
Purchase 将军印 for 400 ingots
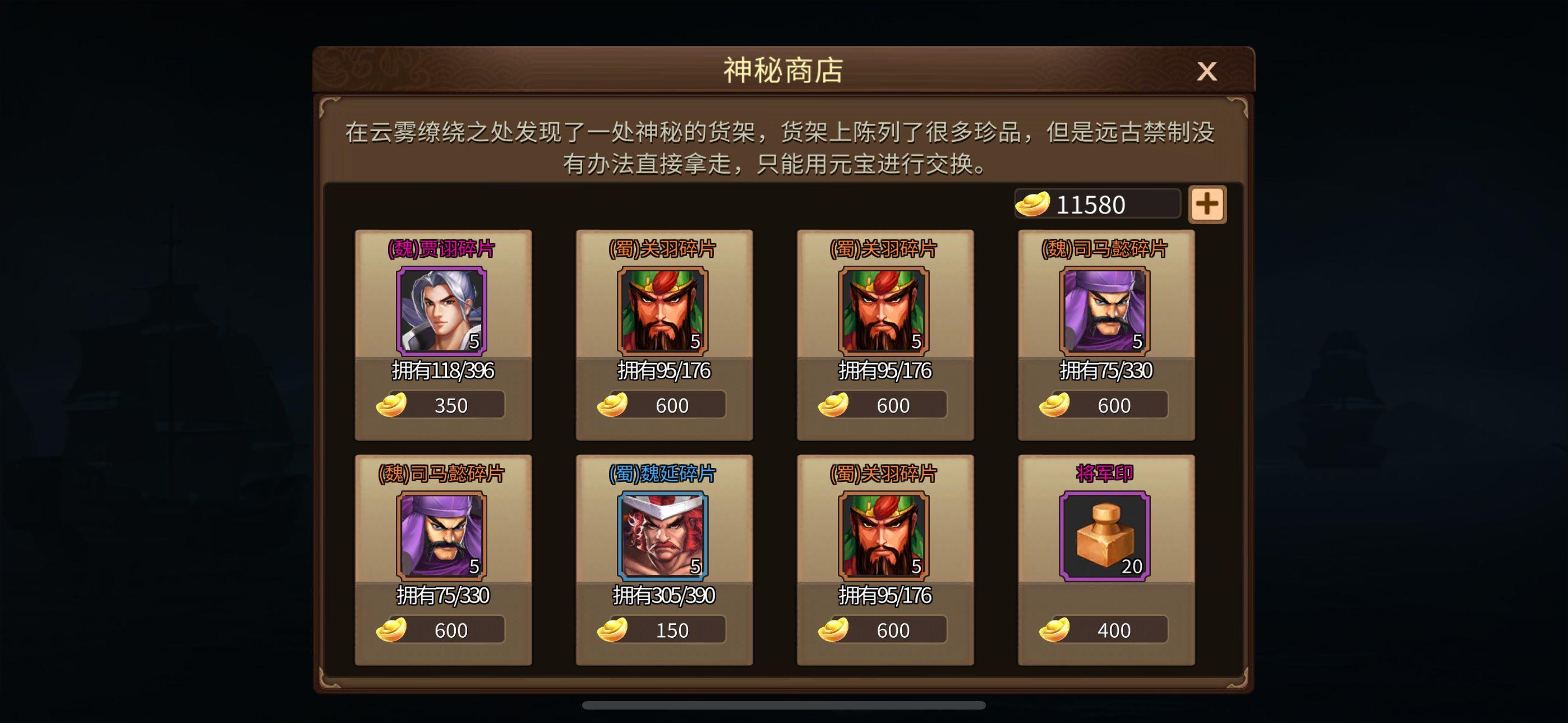pos(1110,630)
